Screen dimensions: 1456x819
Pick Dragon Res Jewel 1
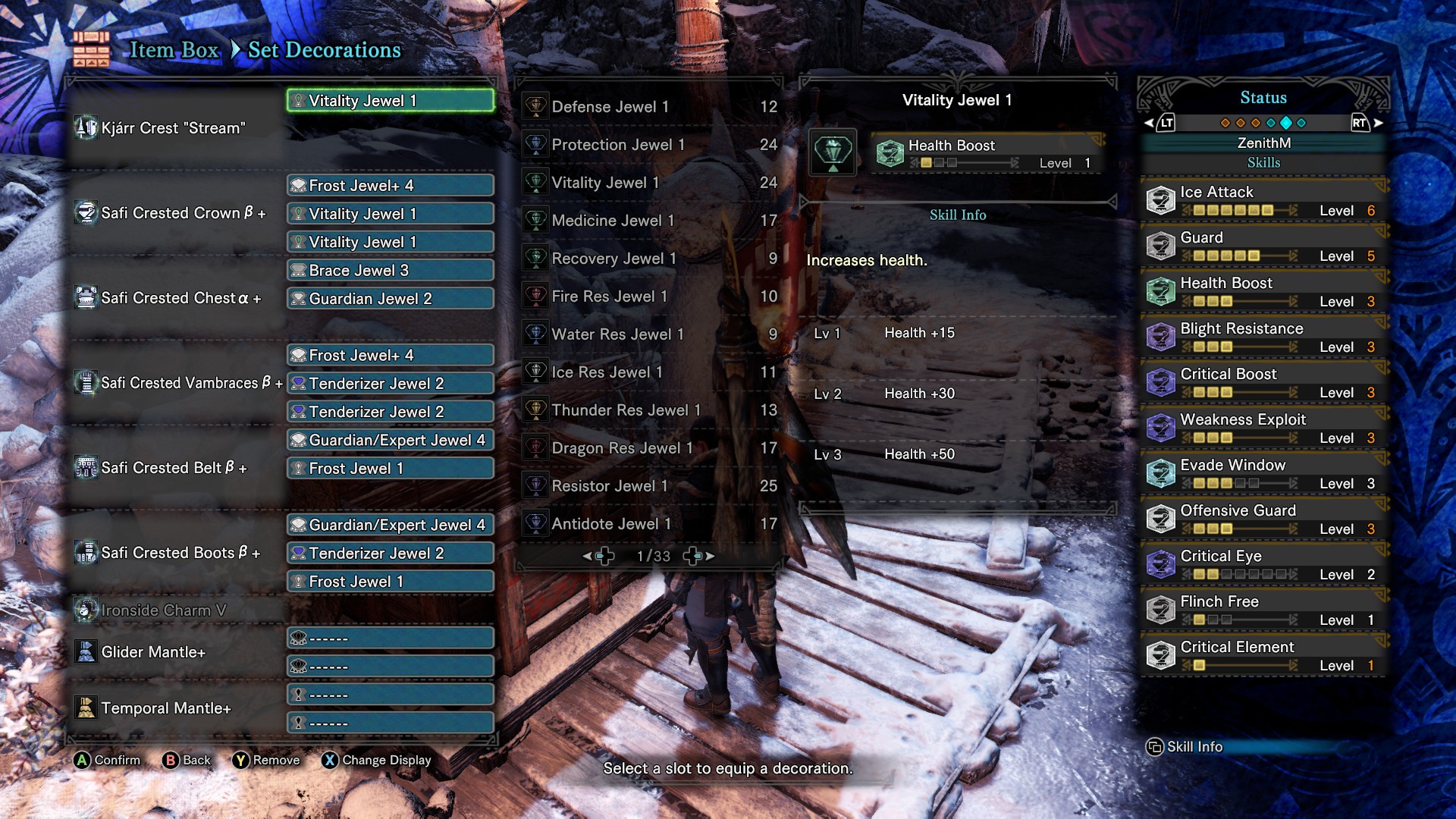tap(649, 448)
